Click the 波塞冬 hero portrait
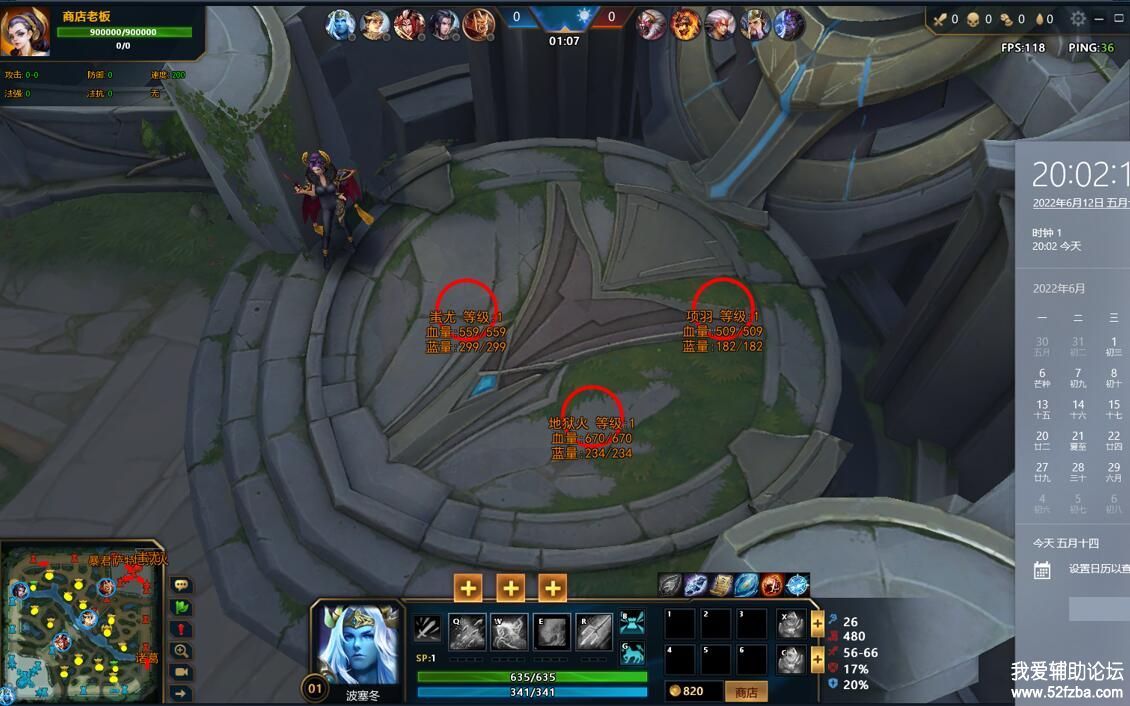The height and width of the screenshot is (706, 1130). 357,643
